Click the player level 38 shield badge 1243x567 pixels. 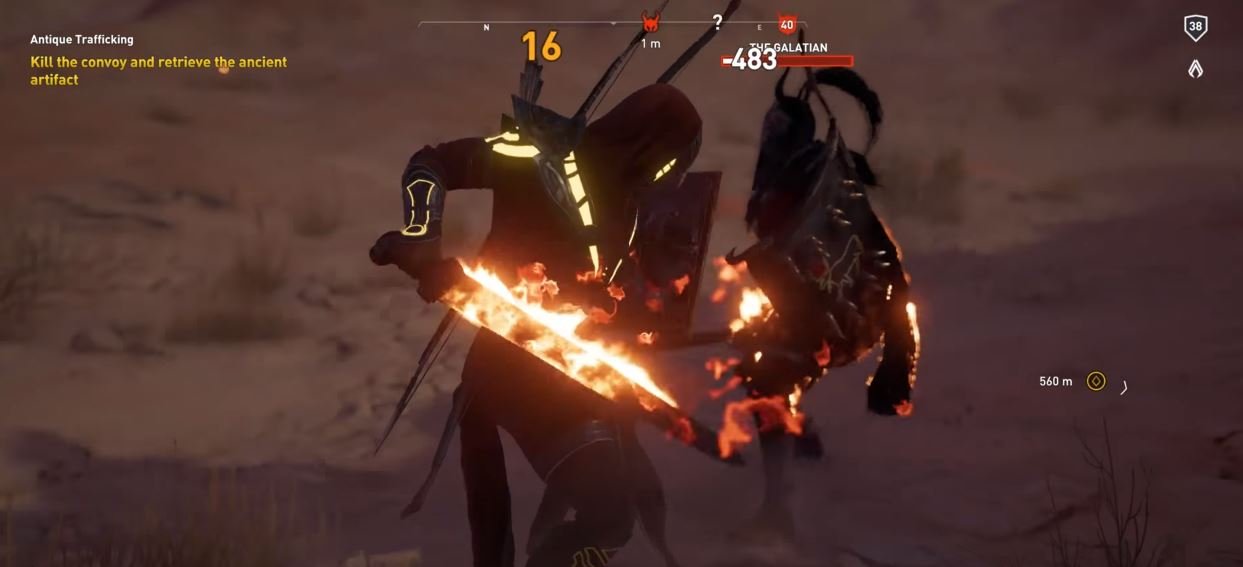tap(1195, 28)
